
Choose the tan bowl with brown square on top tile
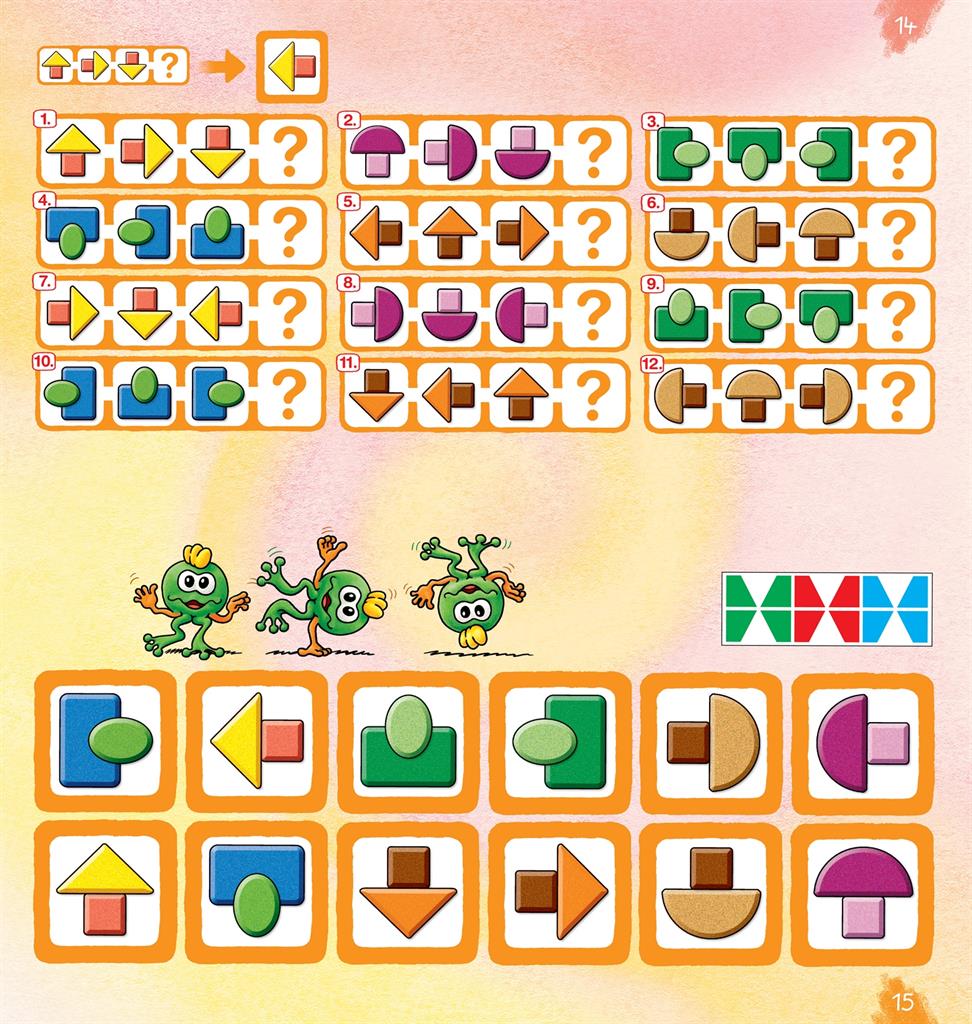tap(711, 892)
